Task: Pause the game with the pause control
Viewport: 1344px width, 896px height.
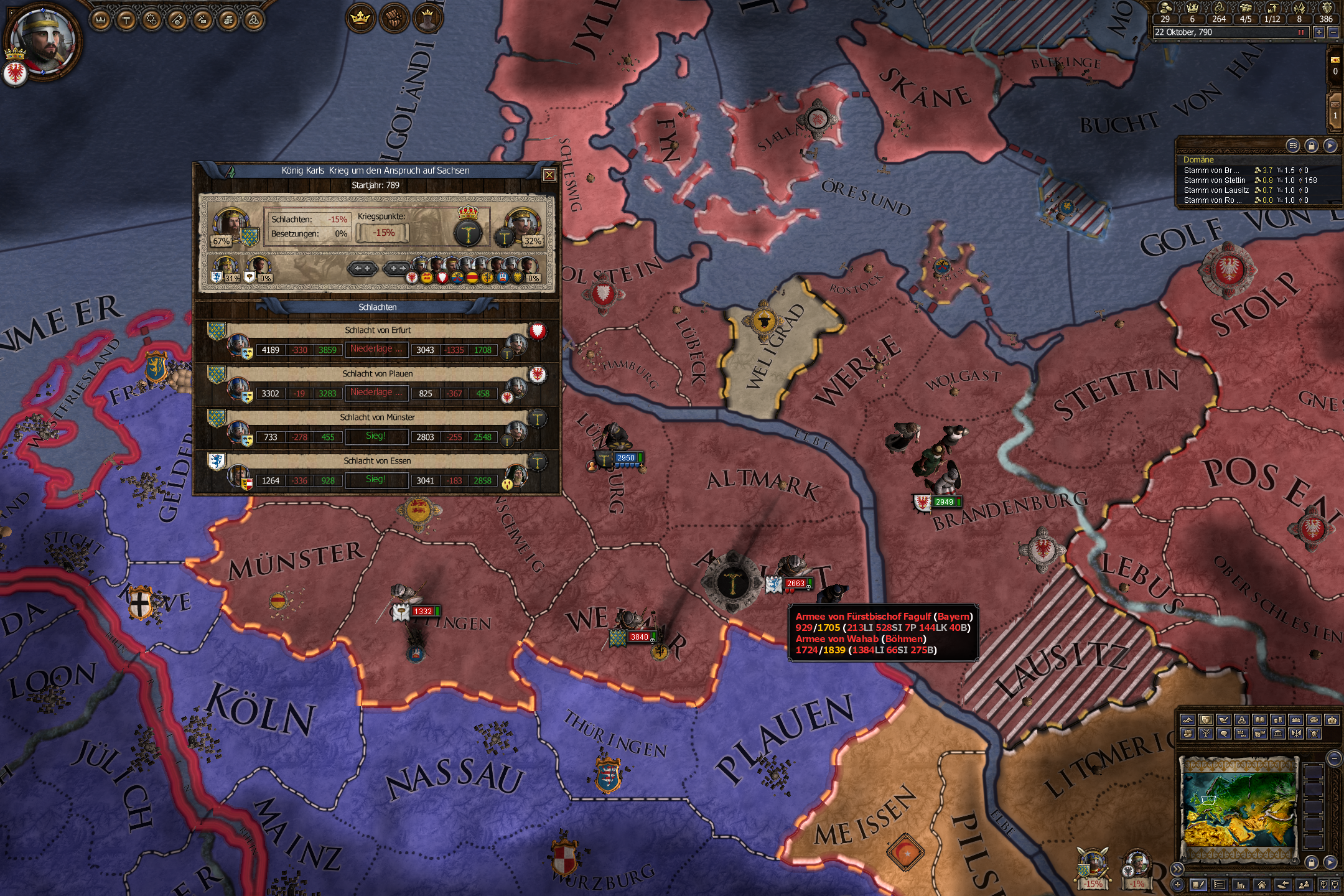Action: tap(1302, 32)
